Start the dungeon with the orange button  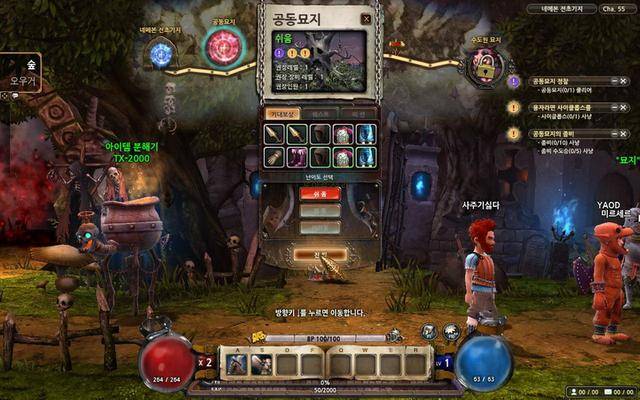320,255
